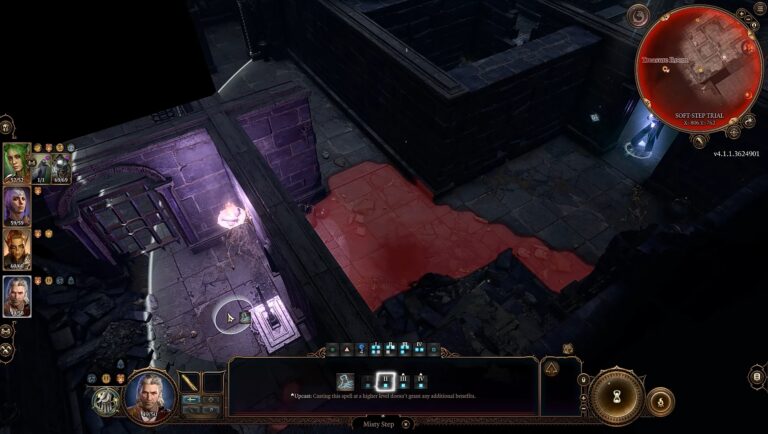The height and width of the screenshot is (434, 768).
Task: Click the Misty Step spell icon
Action: point(346,380)
